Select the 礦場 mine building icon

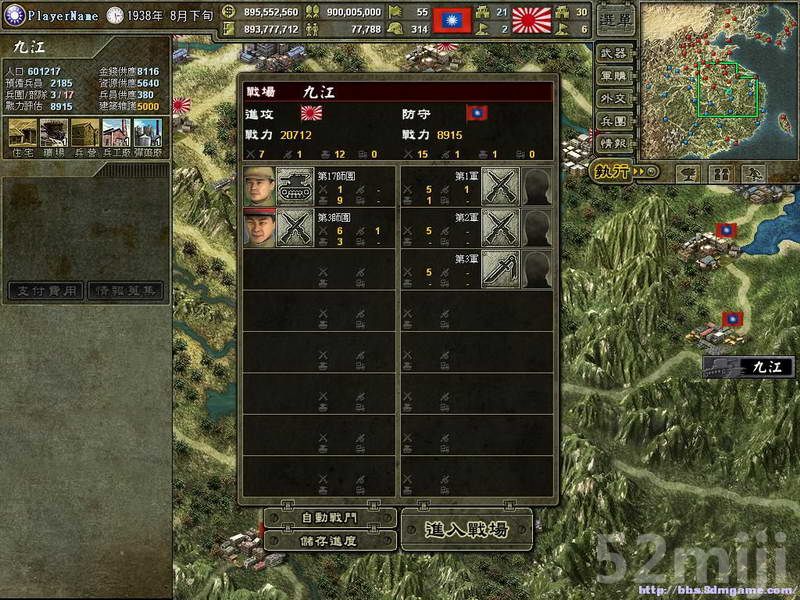pyautogui.click(x=54, y=135)
